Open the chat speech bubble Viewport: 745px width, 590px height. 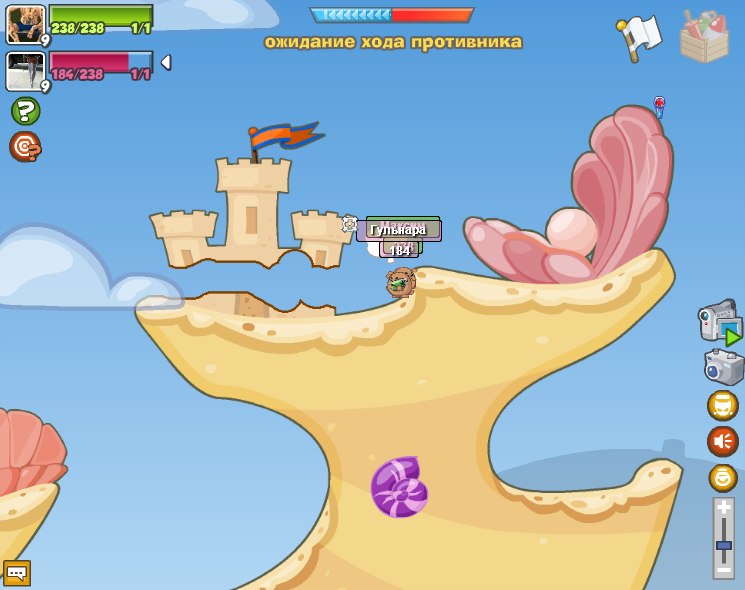coord(17,573)
